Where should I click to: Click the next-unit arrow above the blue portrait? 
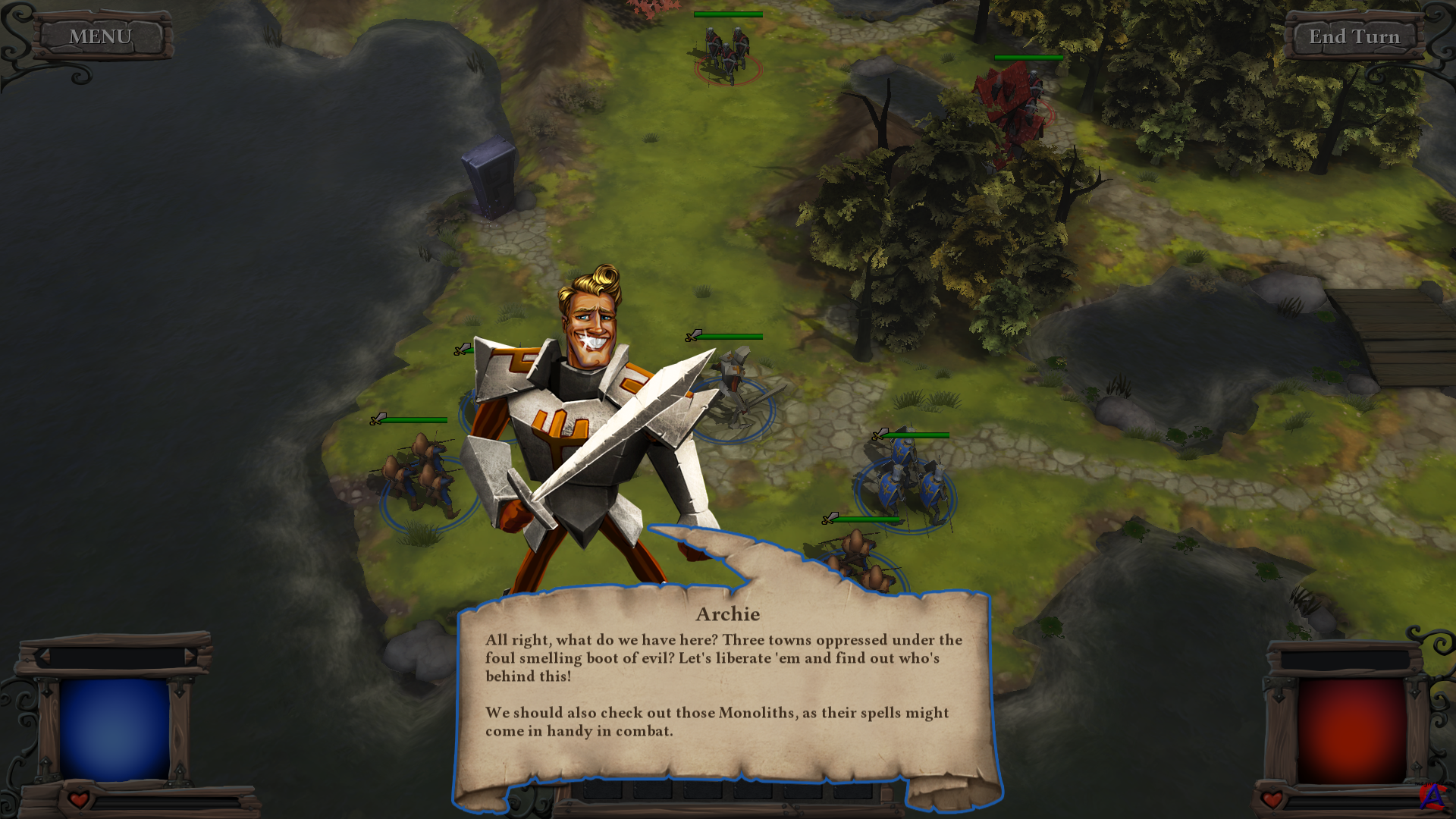coord(190,657)
